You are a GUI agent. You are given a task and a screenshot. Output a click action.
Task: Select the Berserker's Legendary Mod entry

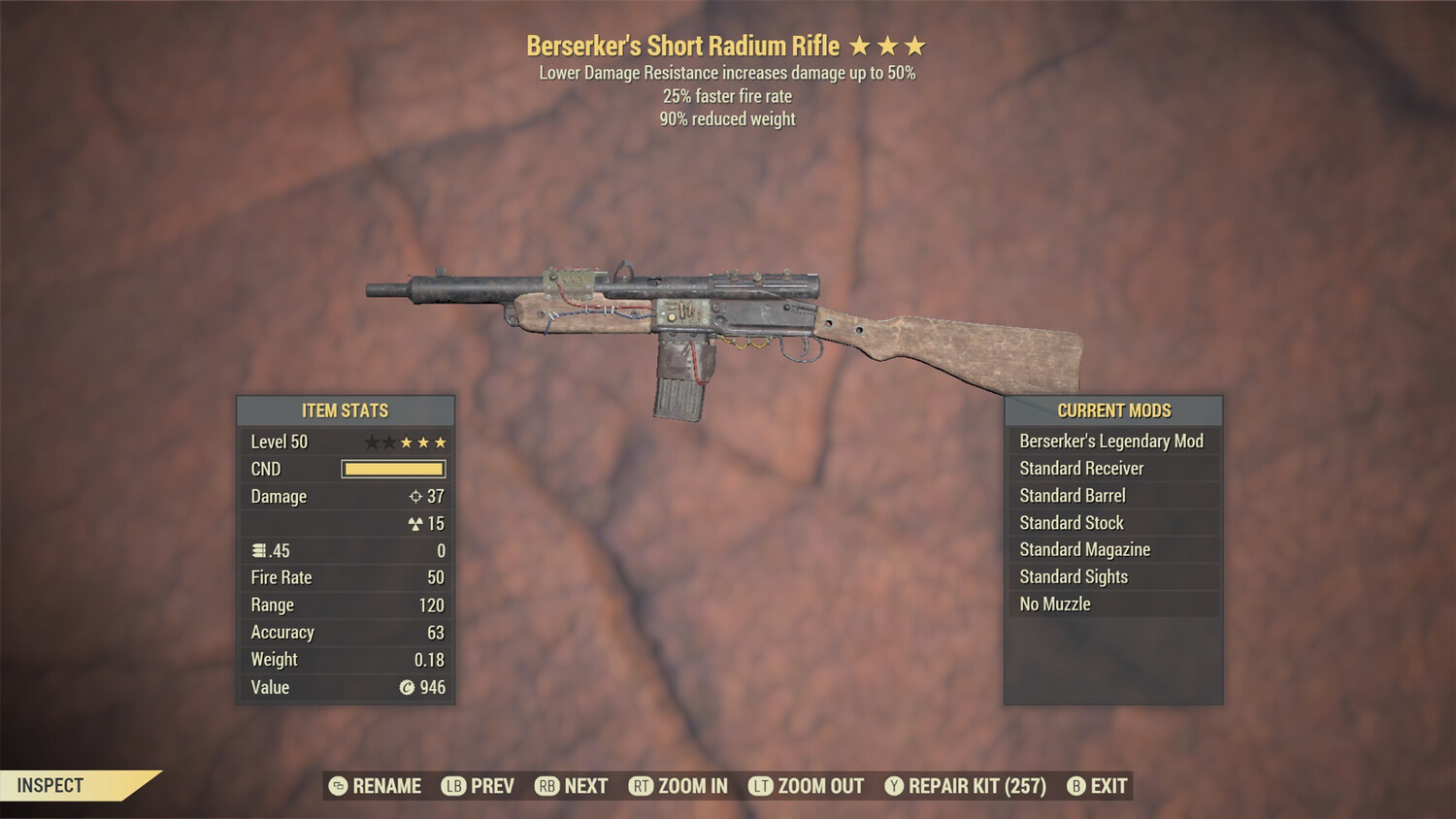[x=1113, y=441]
